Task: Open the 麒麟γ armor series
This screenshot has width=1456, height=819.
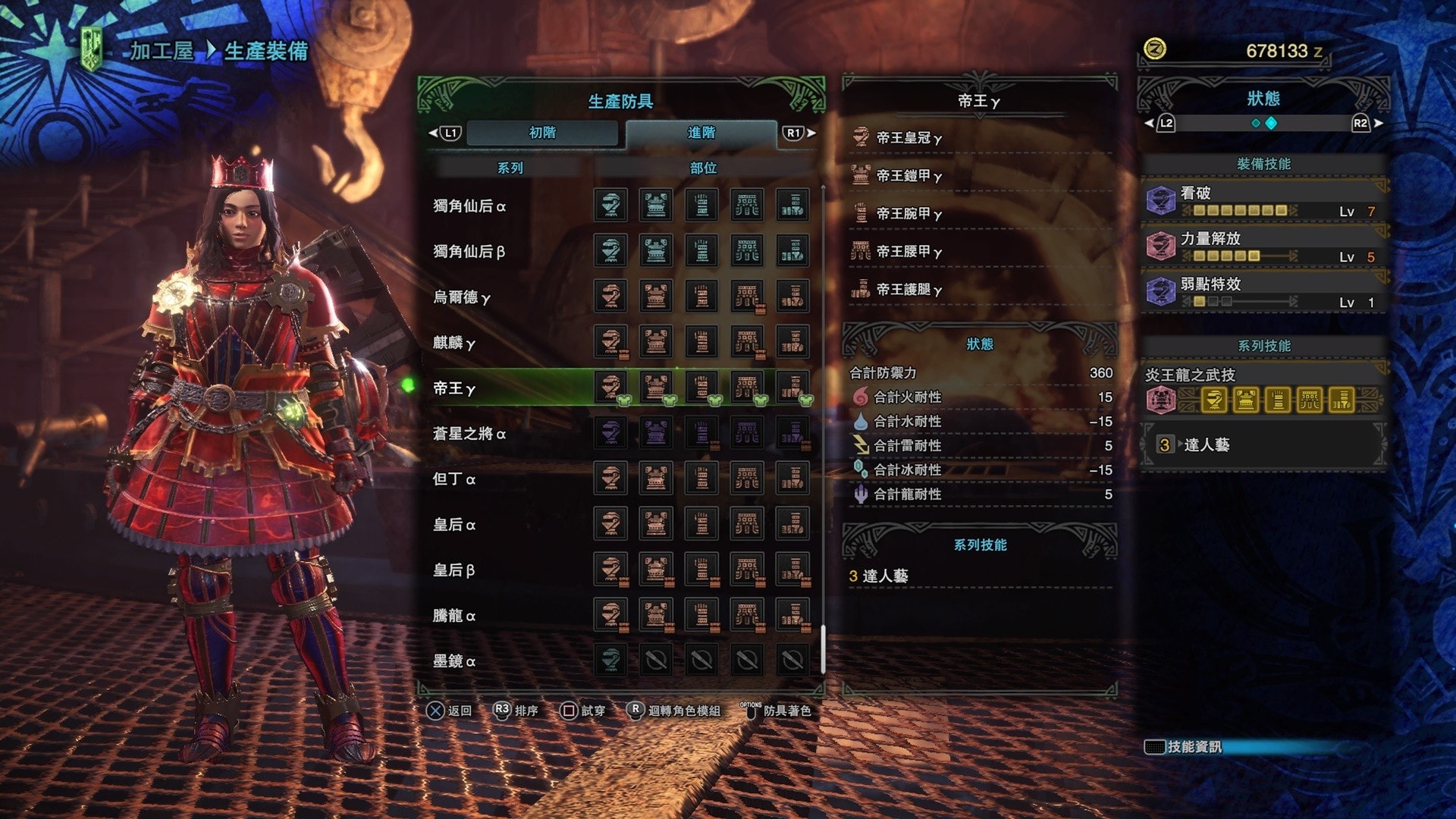Action: (x=454, y=343)
